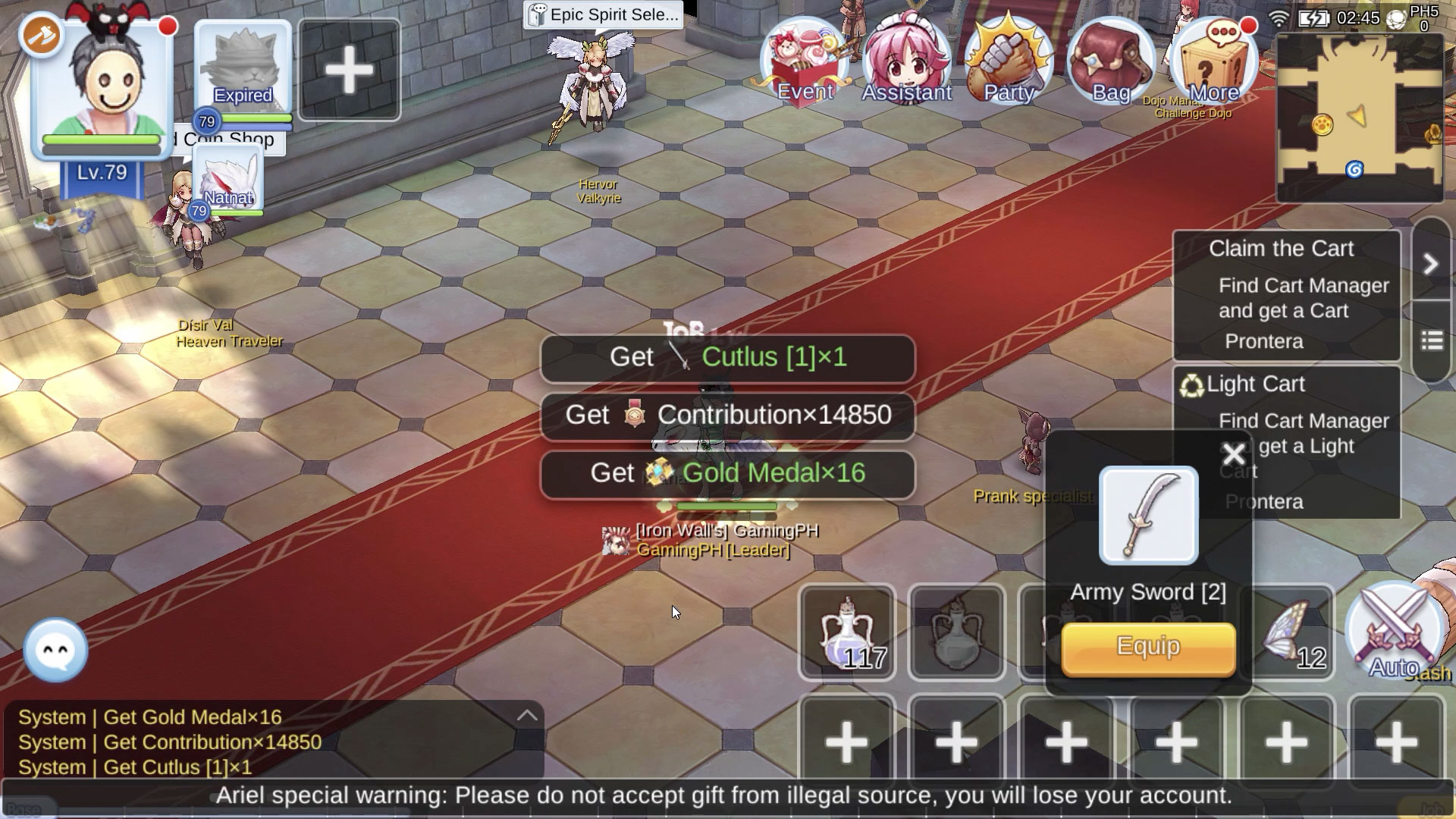Open the Bag inventory
The image size is (1456, 819).
point(1109,61)
